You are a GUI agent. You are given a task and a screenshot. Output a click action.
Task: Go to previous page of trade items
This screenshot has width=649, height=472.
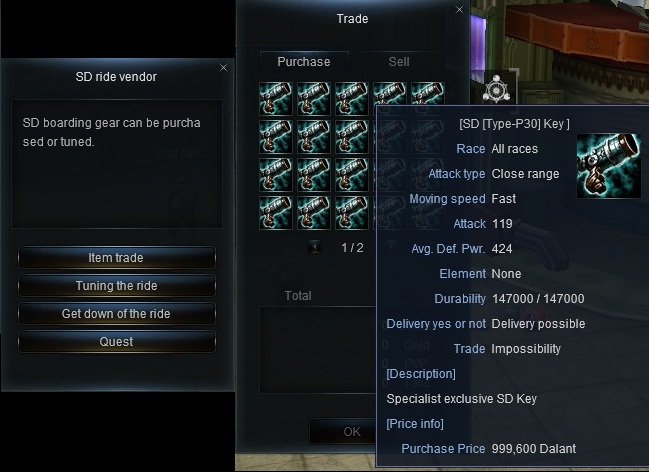click(x=314, y=247)
